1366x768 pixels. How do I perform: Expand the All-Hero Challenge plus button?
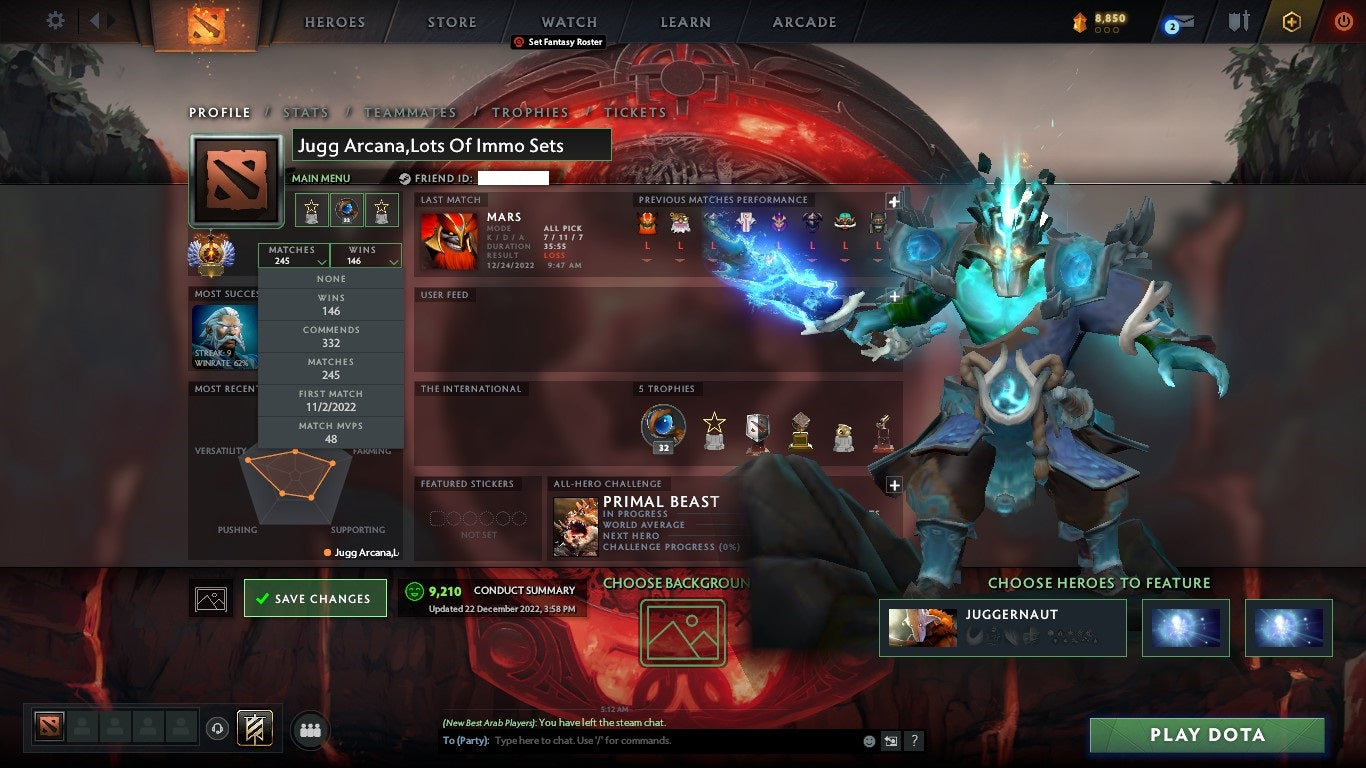coord(893,485)
